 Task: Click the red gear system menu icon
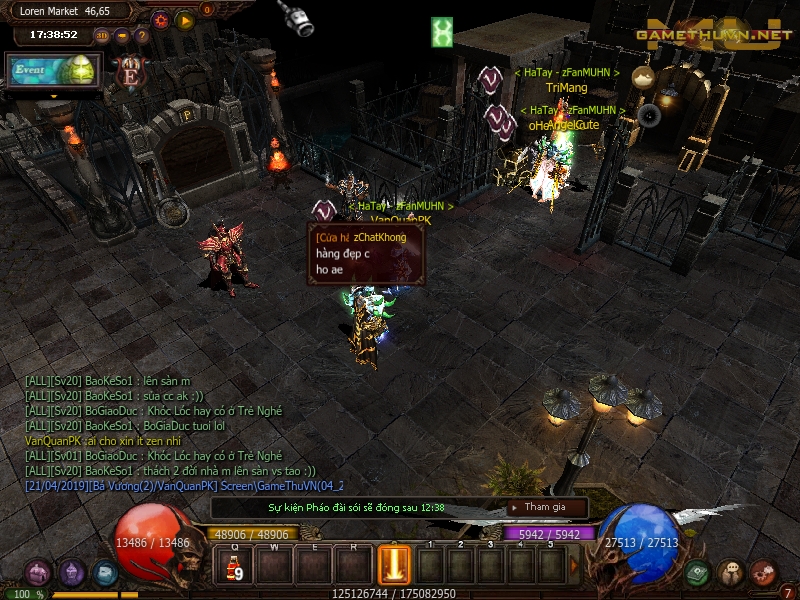pos(763,573)
